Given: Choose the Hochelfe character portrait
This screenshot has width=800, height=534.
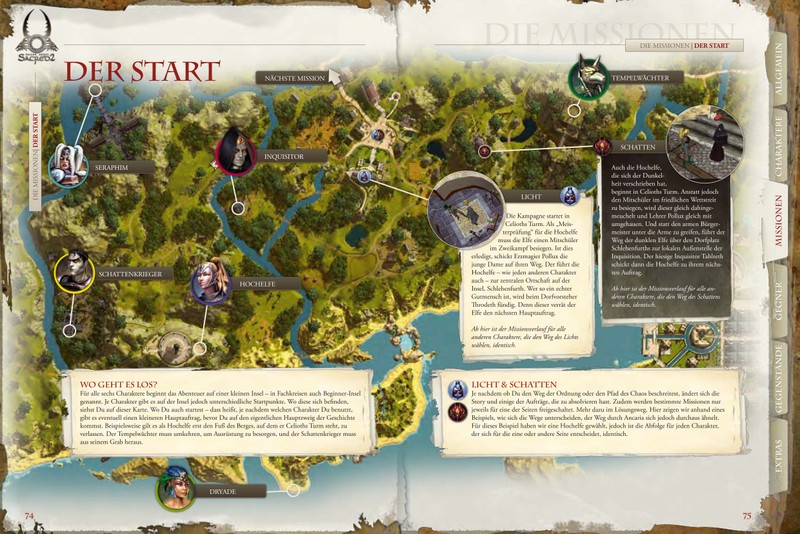Looking at the screenshot, I should tap(210, 282).
